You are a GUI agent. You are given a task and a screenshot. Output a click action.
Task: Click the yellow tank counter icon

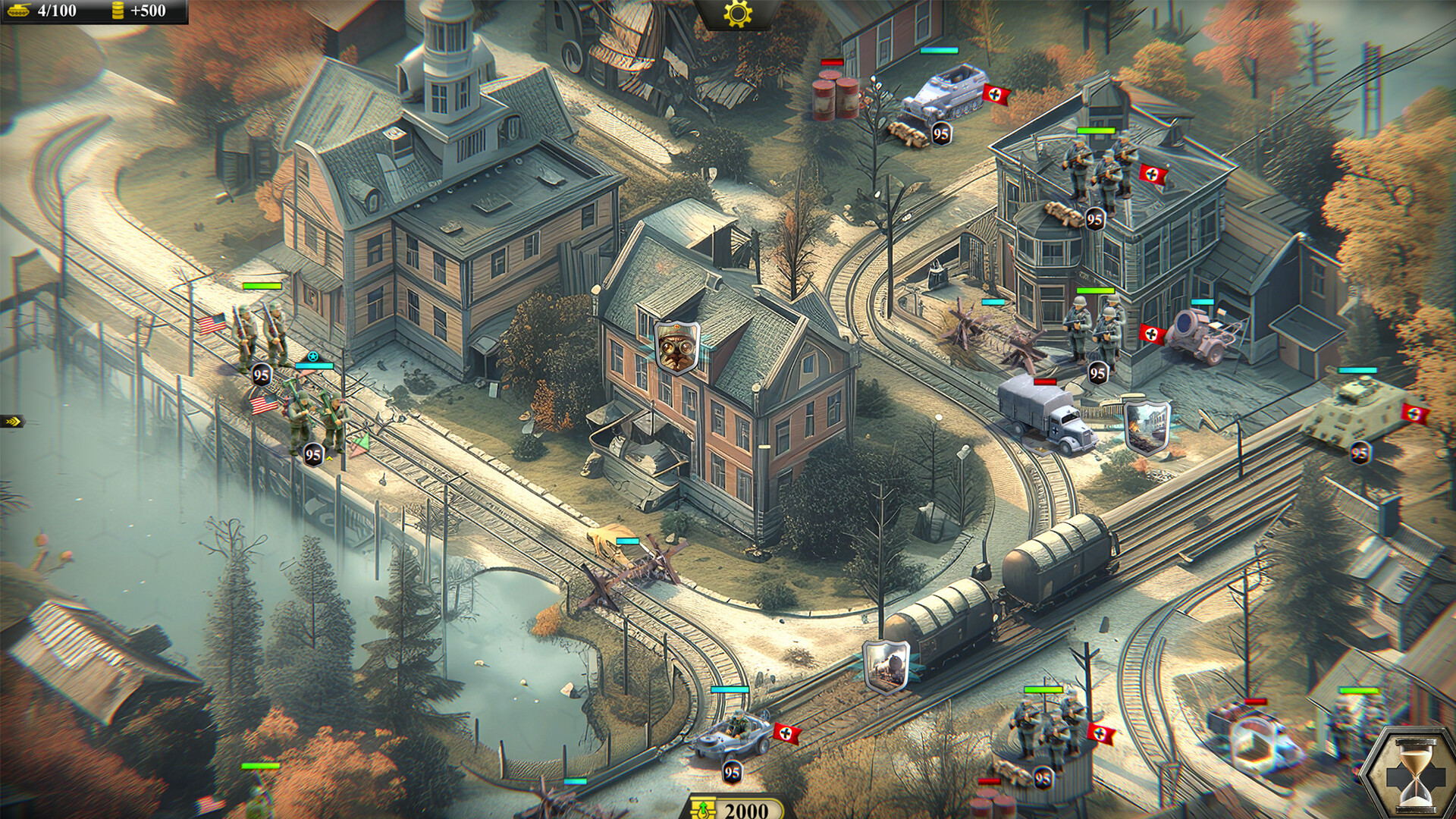click(20, 11)
